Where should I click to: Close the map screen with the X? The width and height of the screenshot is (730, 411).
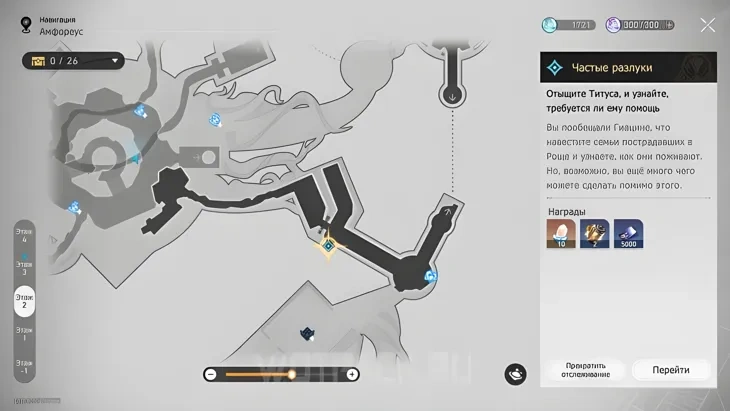click(x=707, y=25)
